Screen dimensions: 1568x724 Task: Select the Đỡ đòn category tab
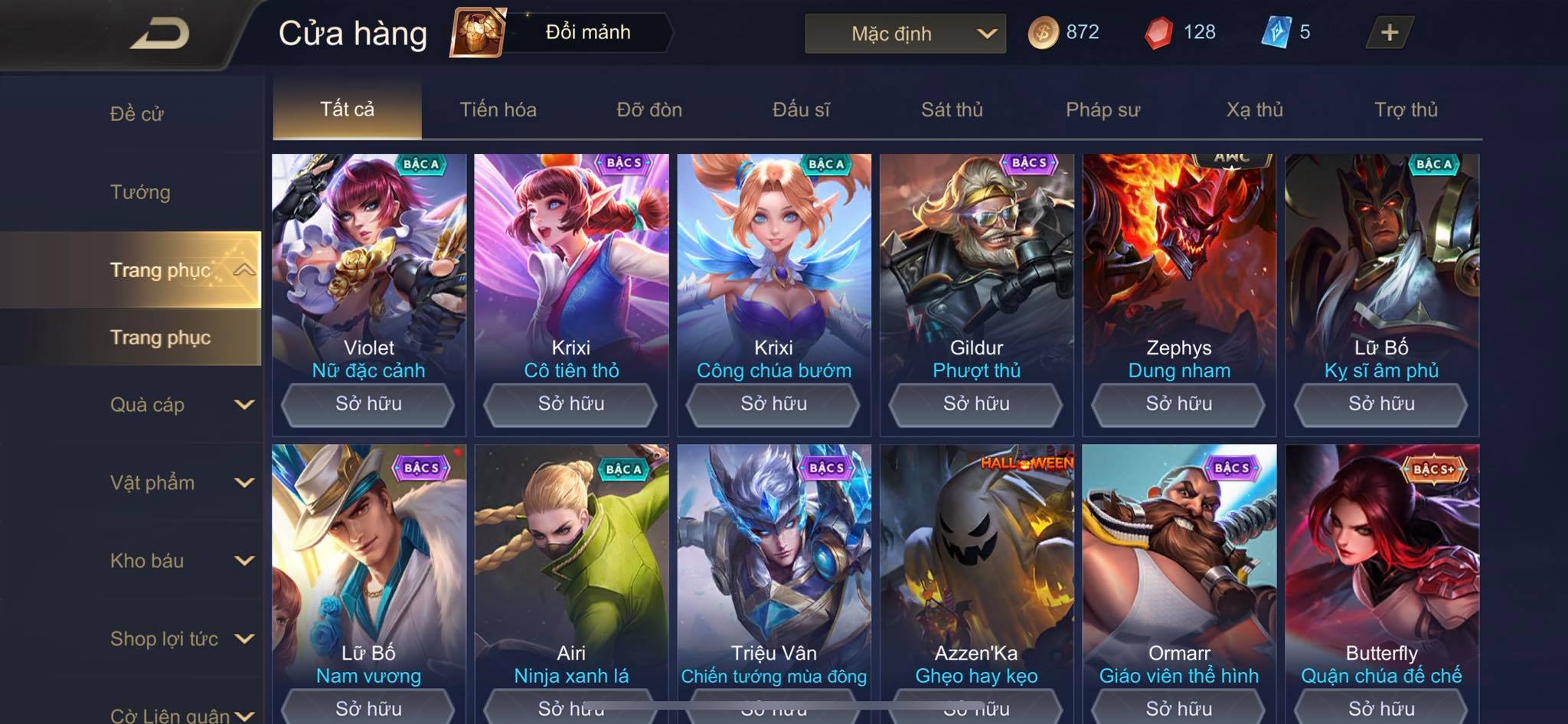649,109
